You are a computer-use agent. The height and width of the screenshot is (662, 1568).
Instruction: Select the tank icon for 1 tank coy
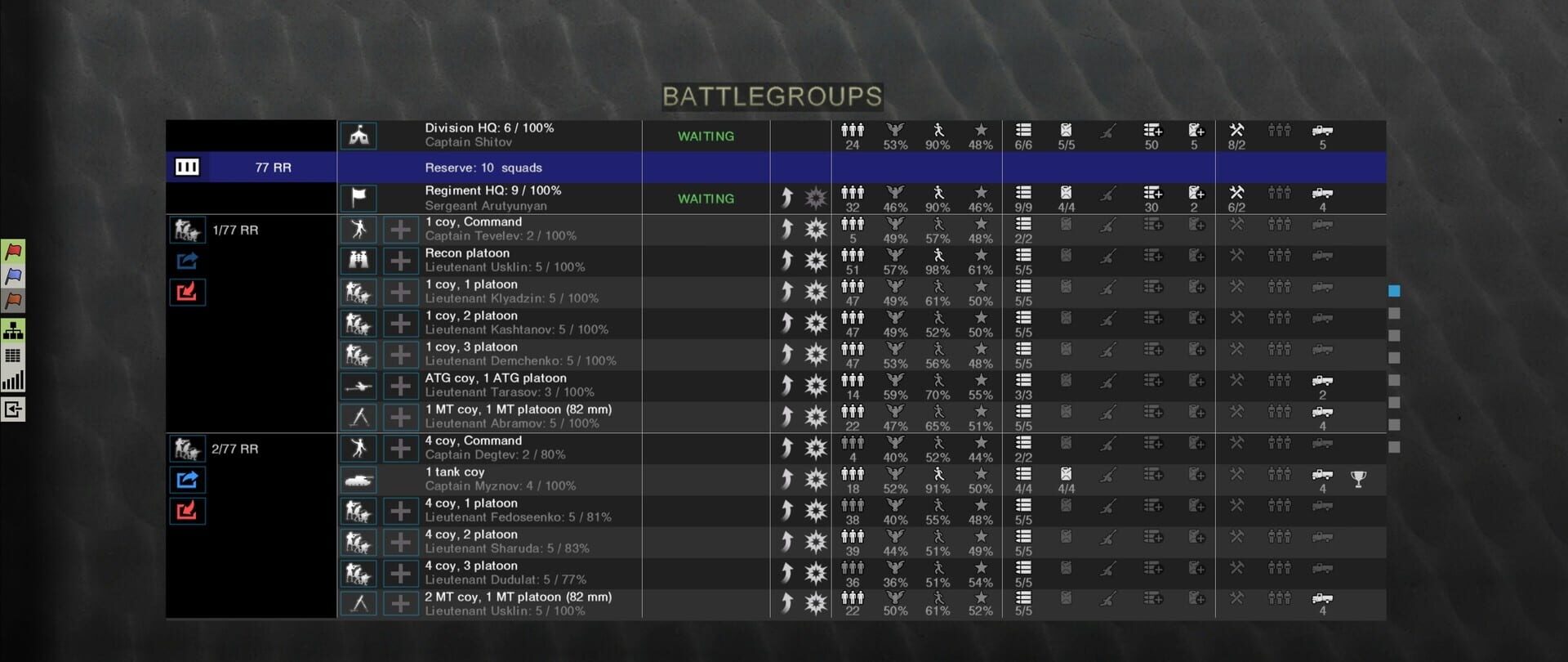coord(358,478)
